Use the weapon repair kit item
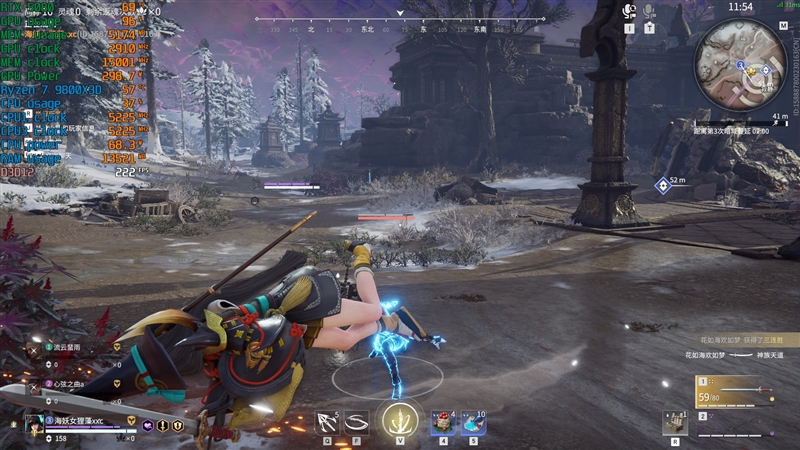This screenshot has width=800, height=450. (675, 424)
